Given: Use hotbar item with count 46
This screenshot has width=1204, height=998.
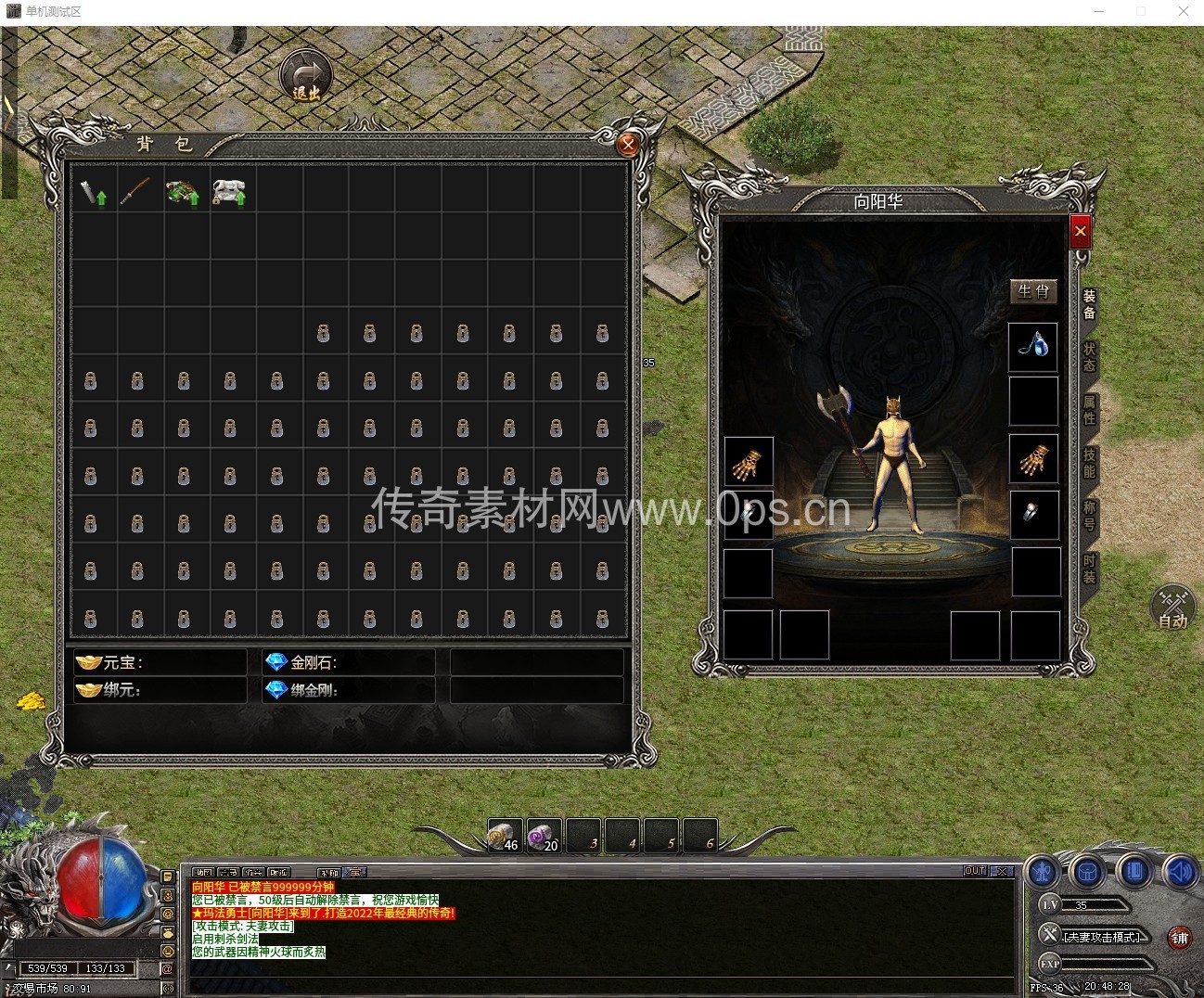Looking at the screenshot, I should [505, 836].
